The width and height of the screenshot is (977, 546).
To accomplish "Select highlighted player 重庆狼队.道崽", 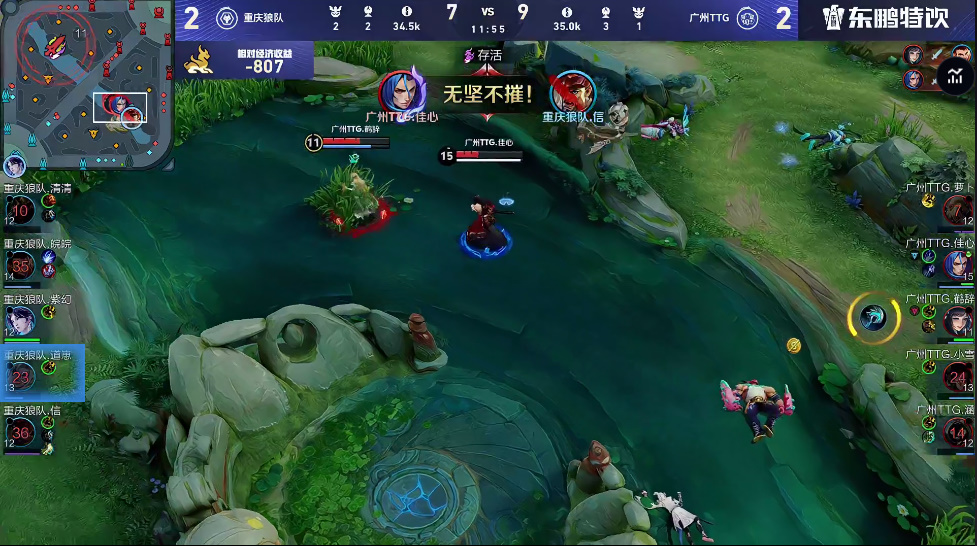I will (x=21, y=376).
